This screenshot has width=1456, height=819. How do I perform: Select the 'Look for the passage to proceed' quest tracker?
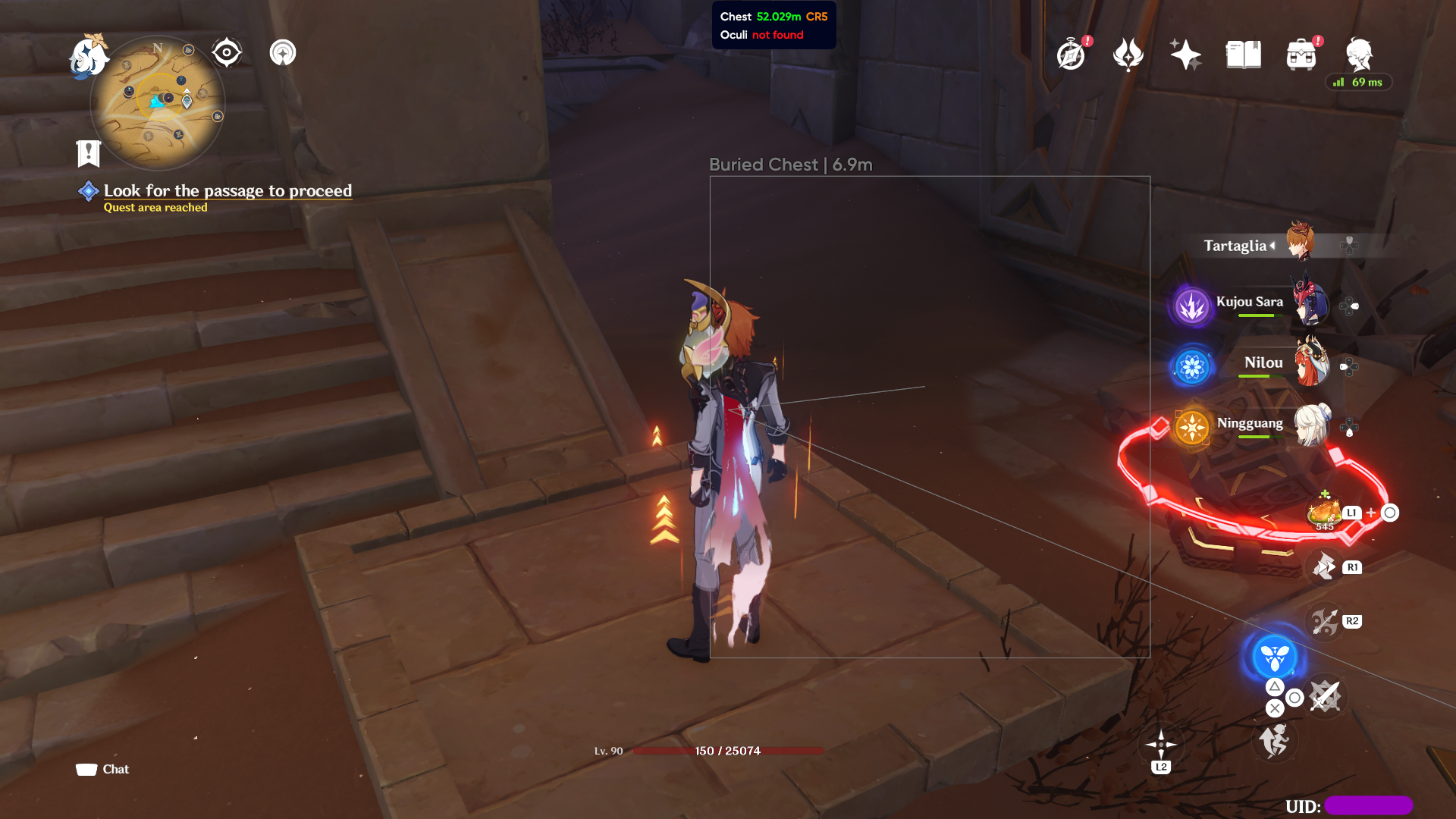(227, 191)
